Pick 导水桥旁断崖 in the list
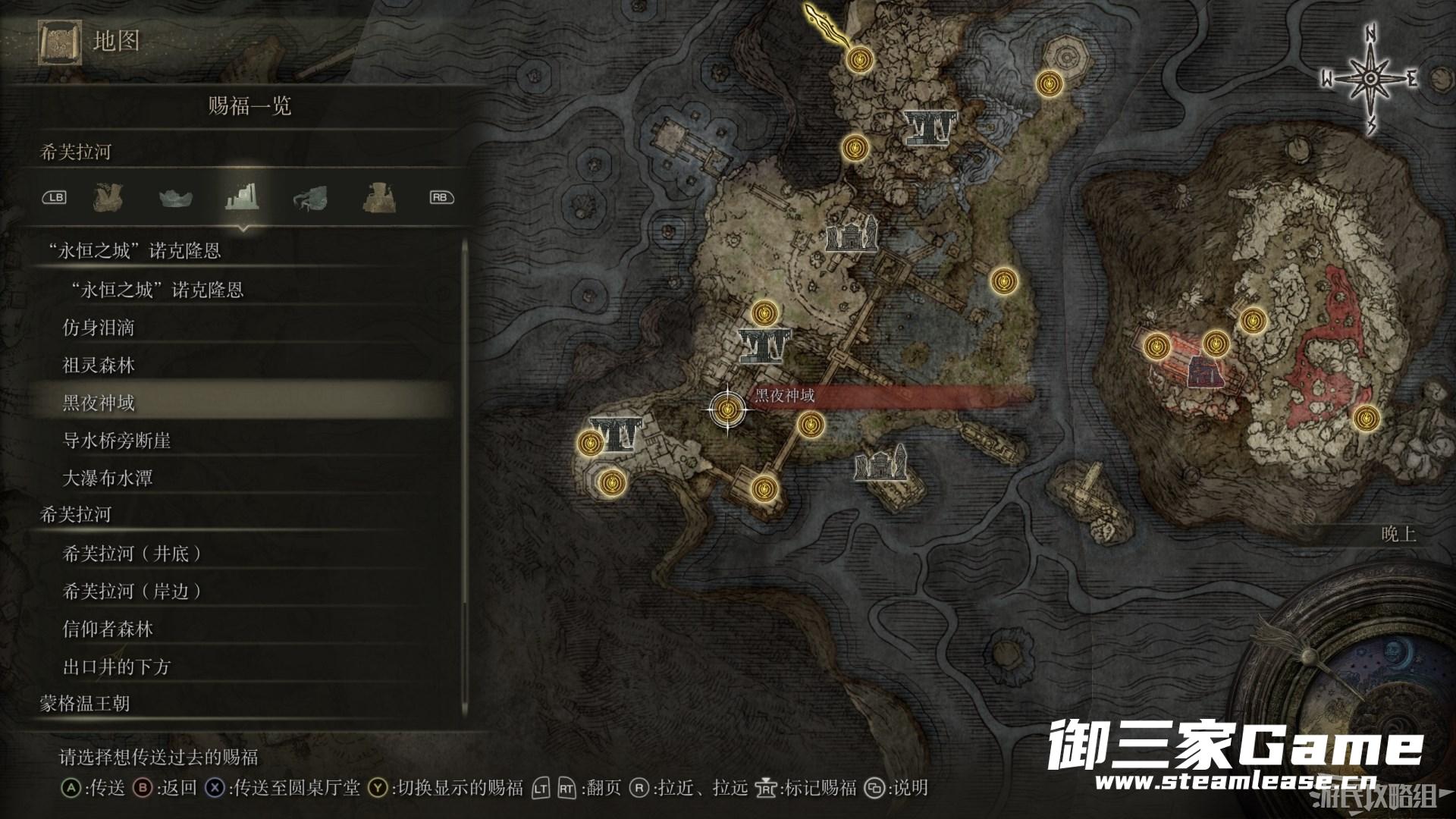1456x819 pixels. tap(117, 441)
